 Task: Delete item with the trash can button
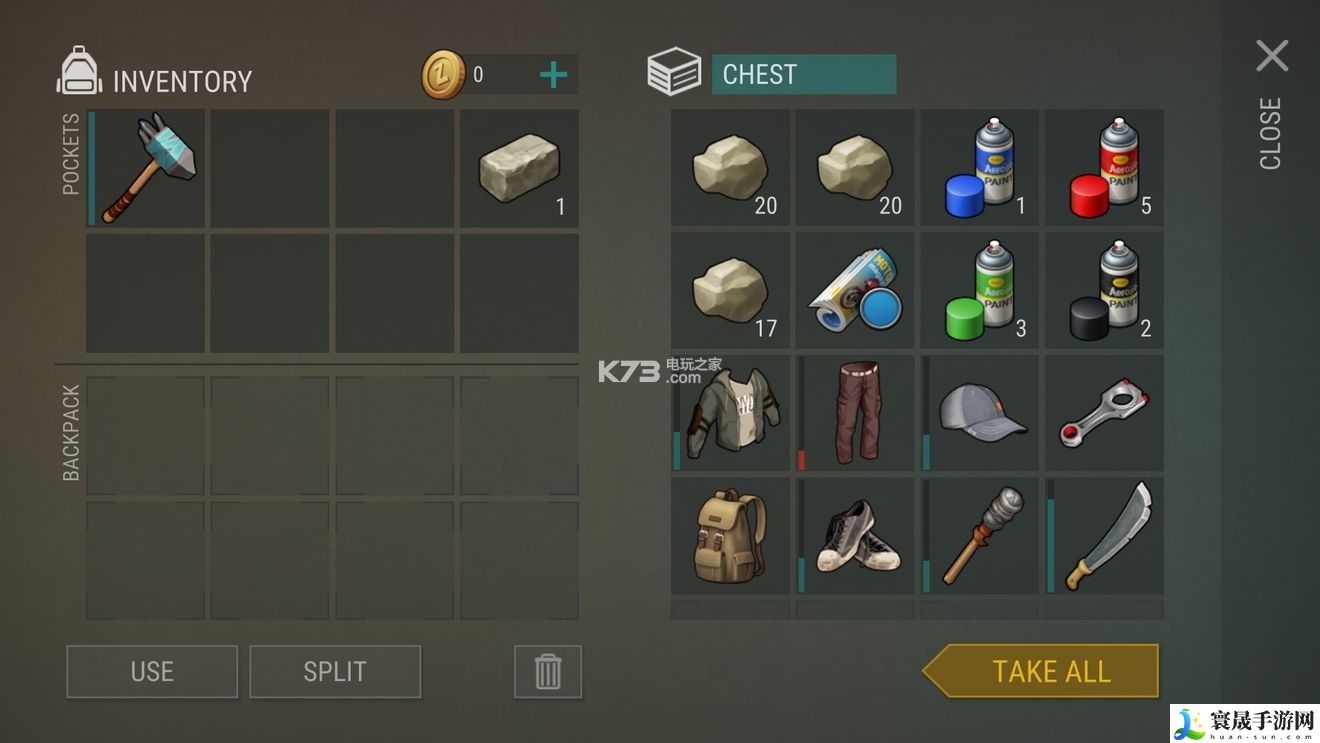click(547, 671)
